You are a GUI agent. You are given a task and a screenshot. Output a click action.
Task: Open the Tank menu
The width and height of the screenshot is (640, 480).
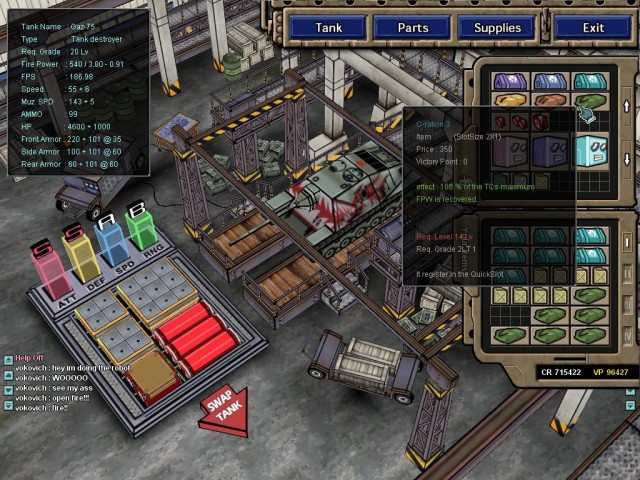point(329,27)
